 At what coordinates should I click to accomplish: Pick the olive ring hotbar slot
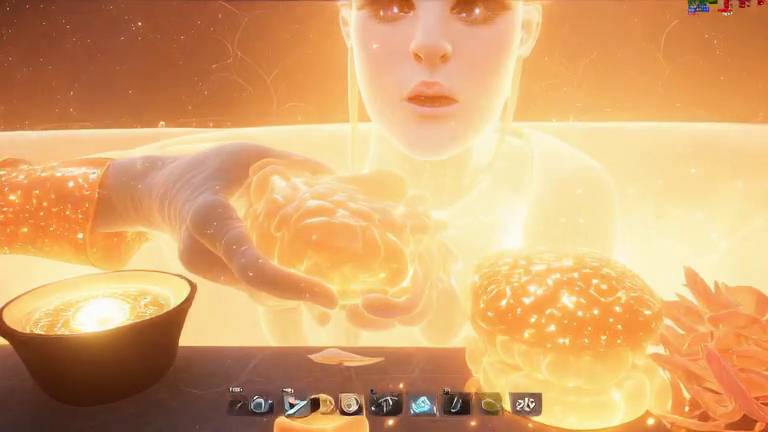tap(490, 404)
